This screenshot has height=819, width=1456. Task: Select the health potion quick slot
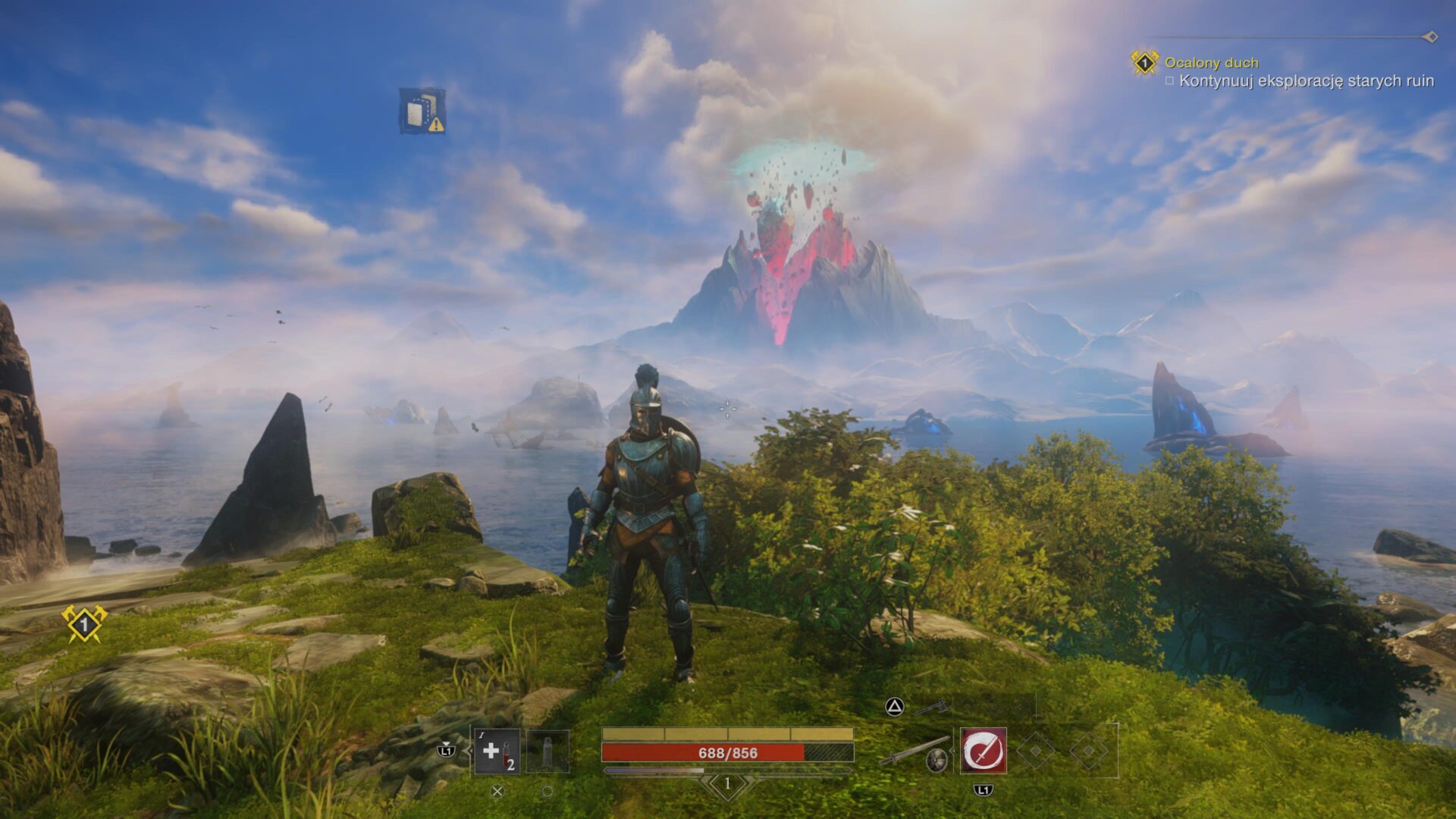[497, 752]
